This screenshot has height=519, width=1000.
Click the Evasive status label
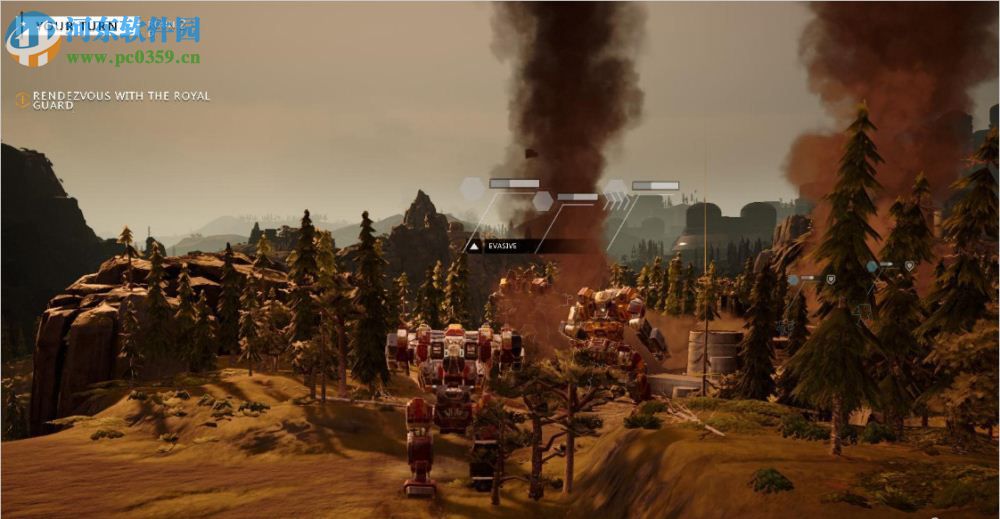click(502, 245)
